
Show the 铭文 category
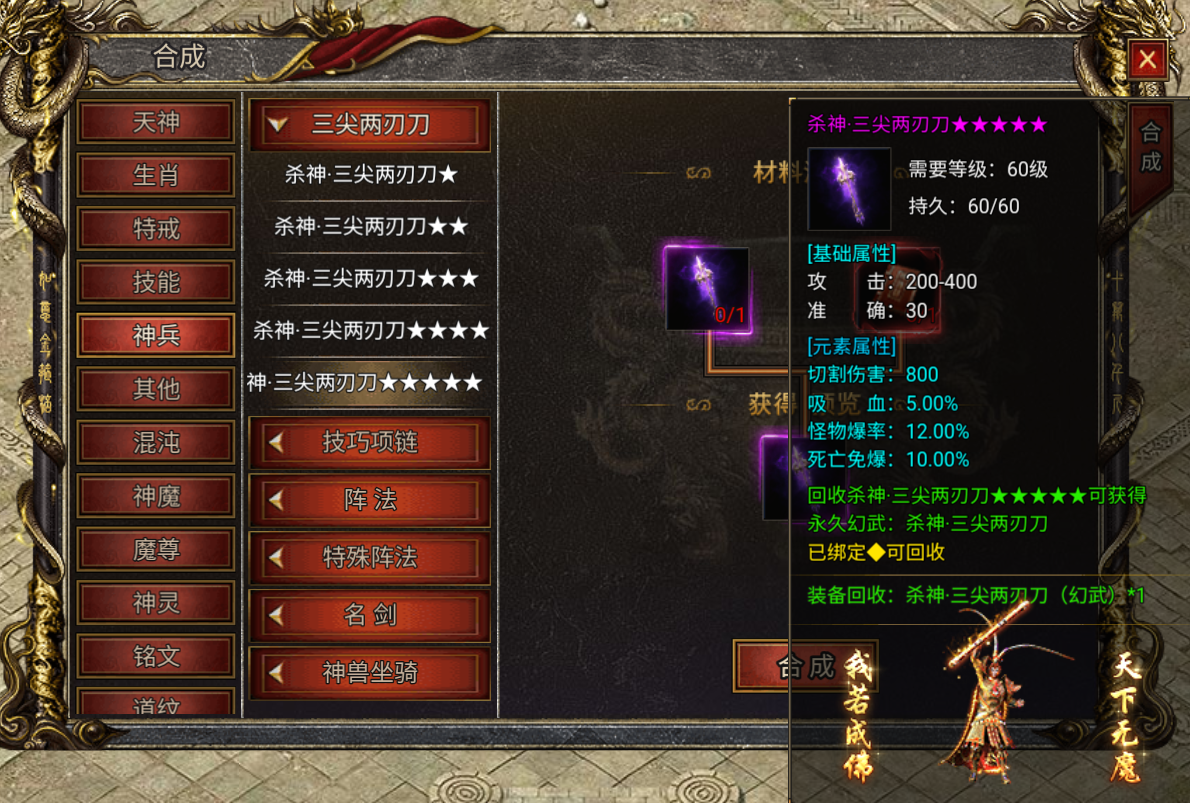coord(156,656)
